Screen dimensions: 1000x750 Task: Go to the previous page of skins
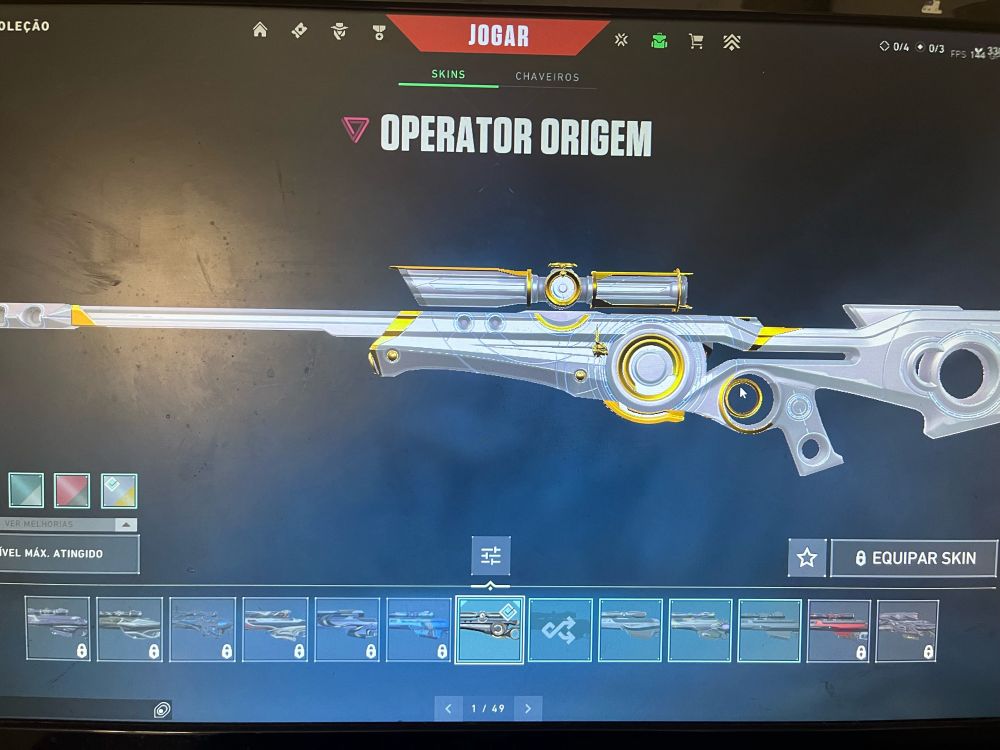coord(449,708)
